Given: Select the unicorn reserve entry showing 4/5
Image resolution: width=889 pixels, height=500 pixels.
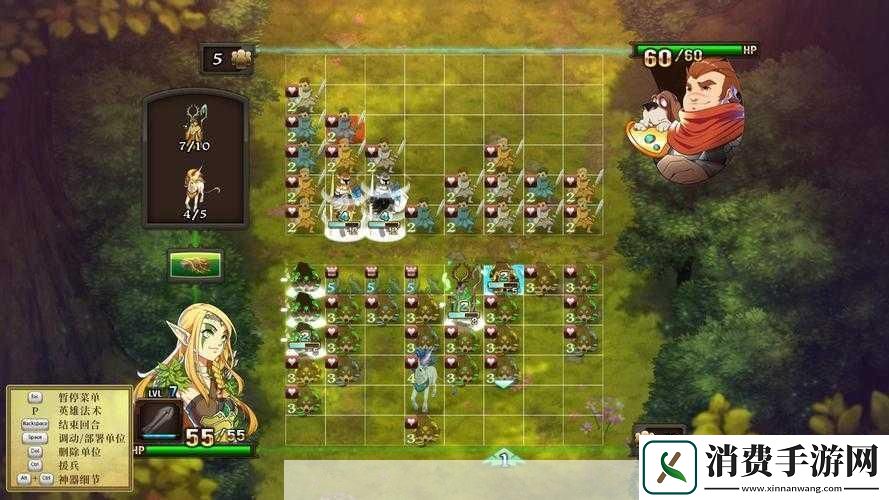Looking at the screenshot, I should [x=194, y=189].
